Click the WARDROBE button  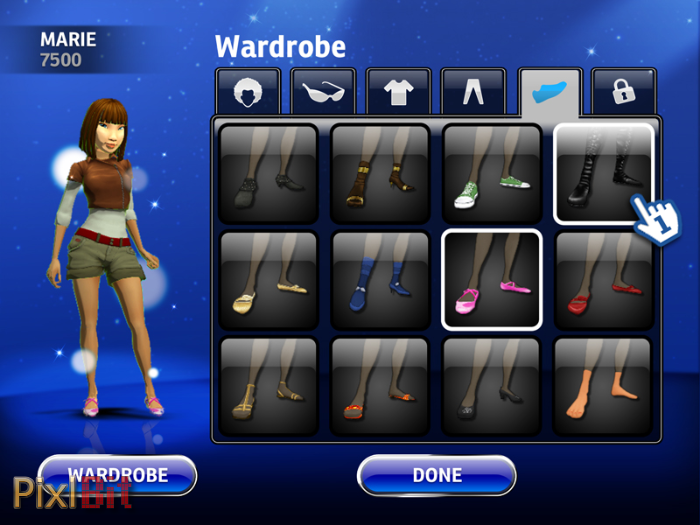[117, 475]
